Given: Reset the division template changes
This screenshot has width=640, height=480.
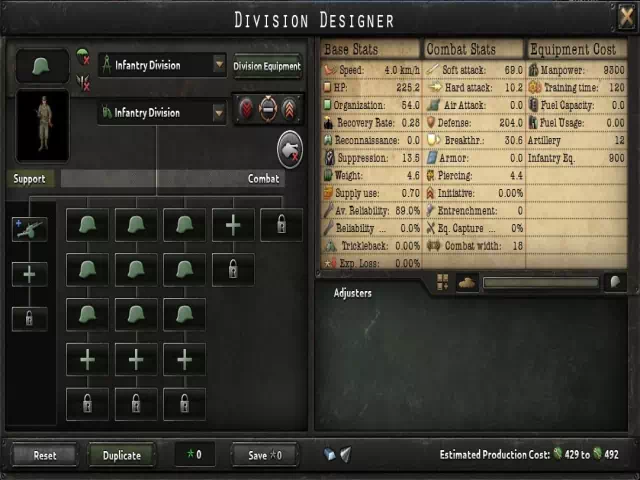Looking at the screenshot, I should (x=45, y=455).
